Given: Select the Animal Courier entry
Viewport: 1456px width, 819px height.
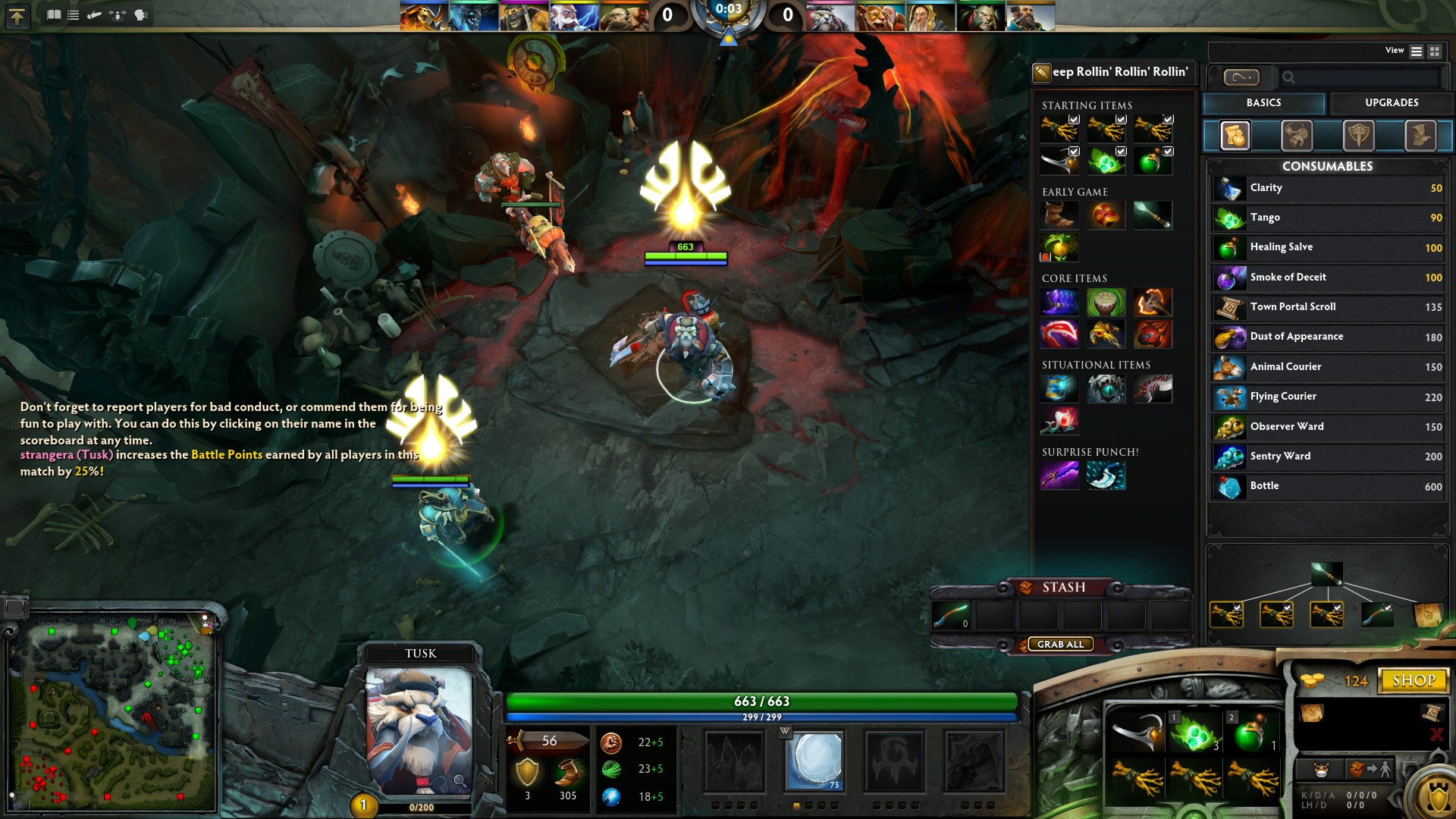Looking at the screenshot, I should pyautogui.click(x=1327, y=367).
